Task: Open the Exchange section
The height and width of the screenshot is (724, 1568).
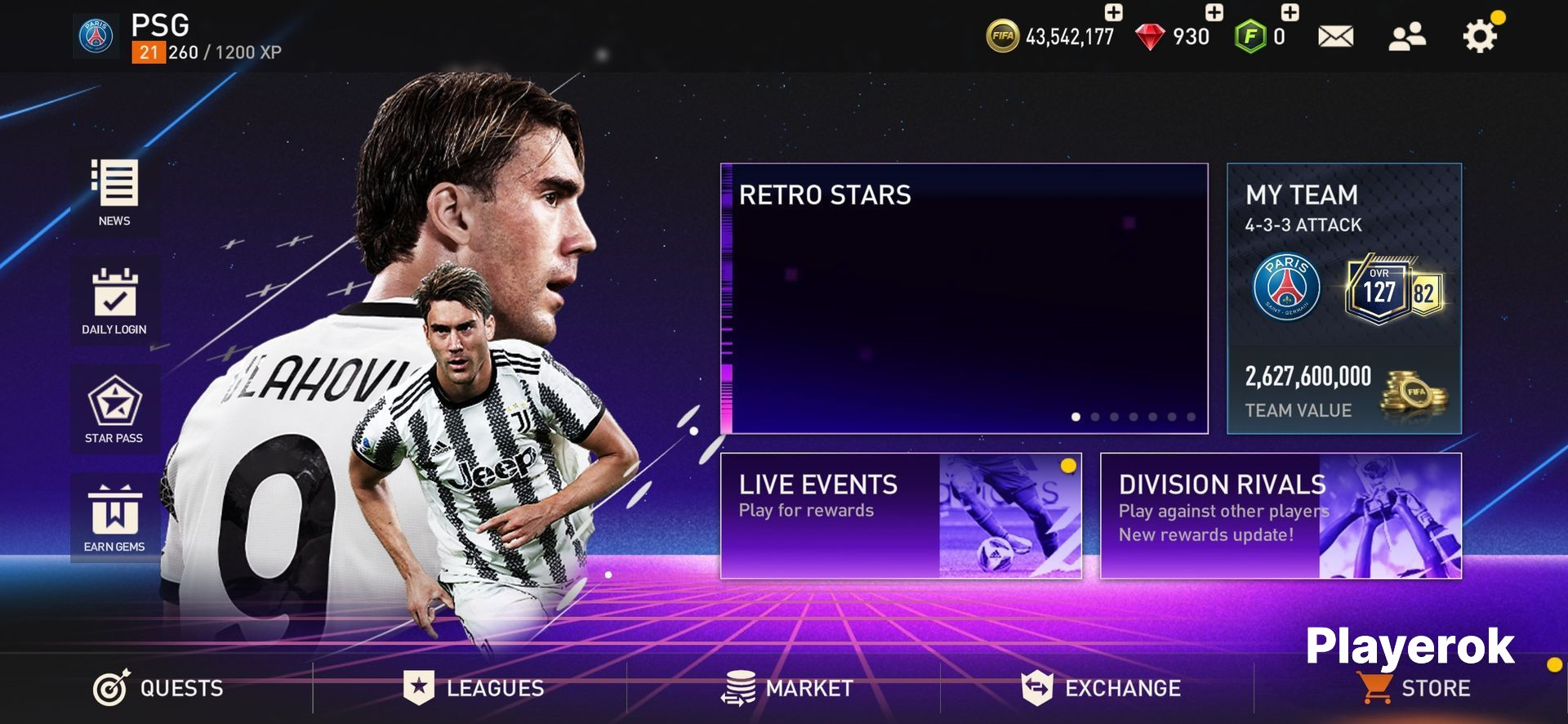Action: click(1101, 688)
